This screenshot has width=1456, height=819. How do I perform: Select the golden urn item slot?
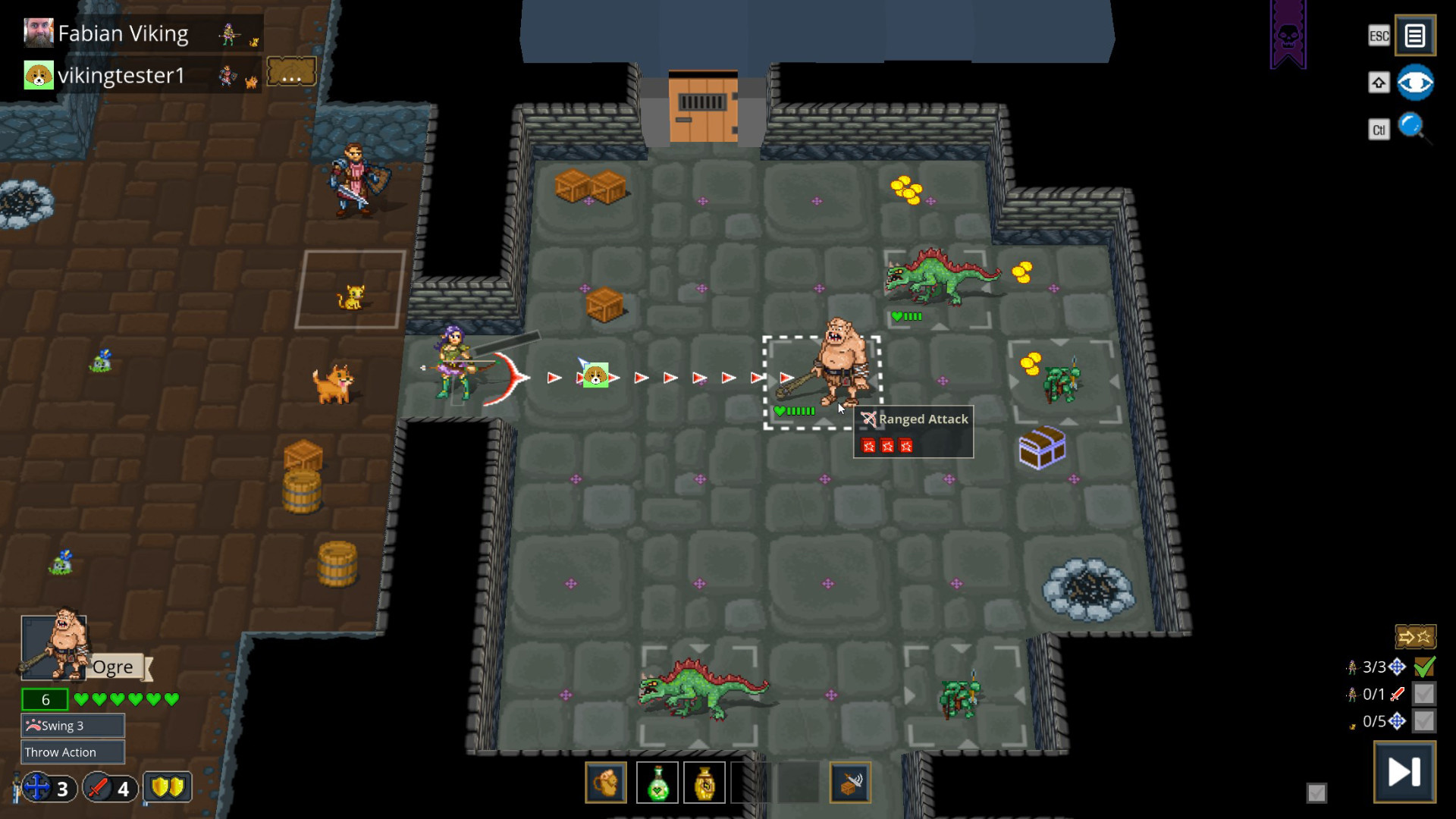tap(704, 782)
